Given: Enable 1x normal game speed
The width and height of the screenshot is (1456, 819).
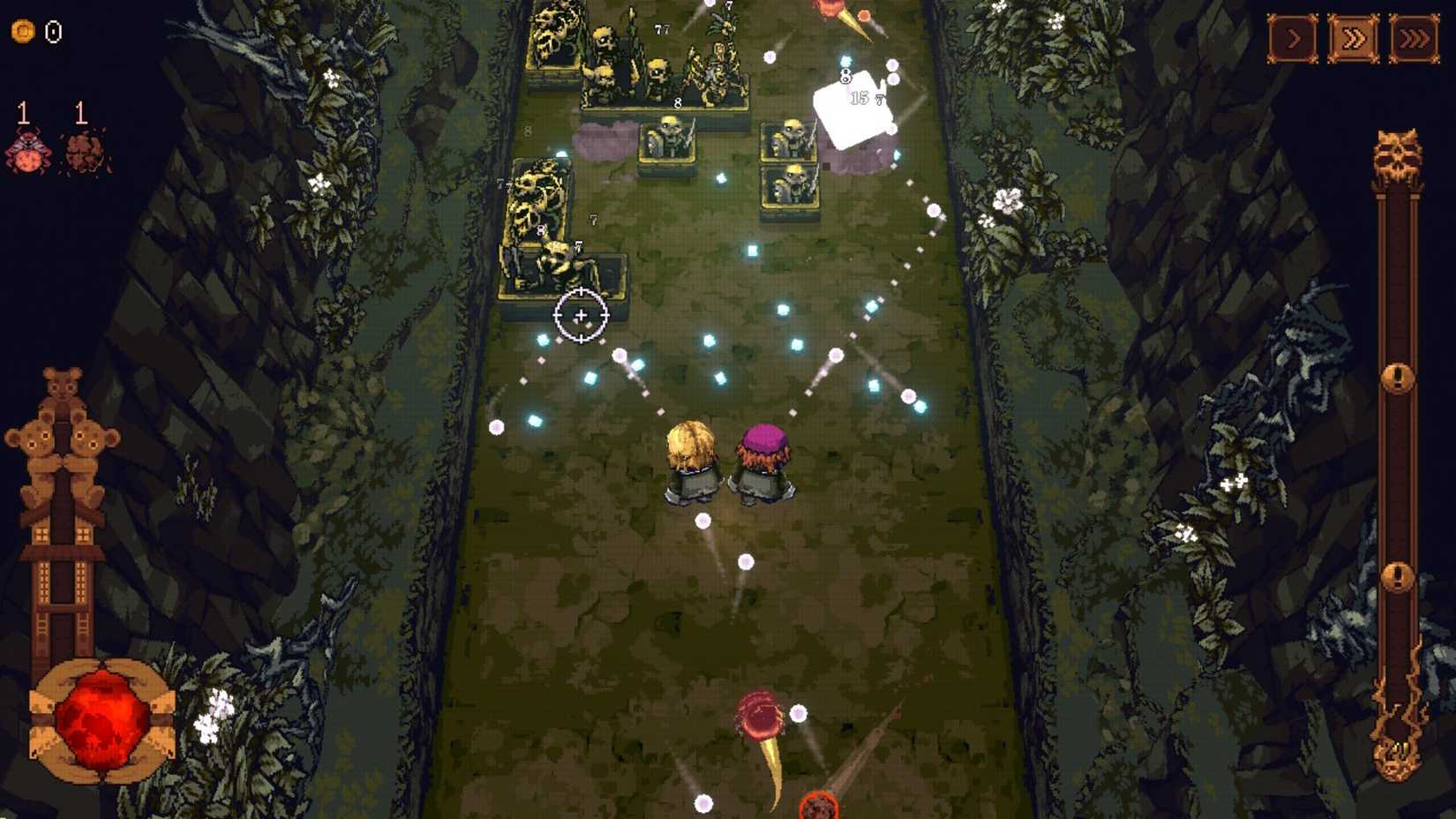Looking at the screenshot, I should click(x=1291, y=39).
